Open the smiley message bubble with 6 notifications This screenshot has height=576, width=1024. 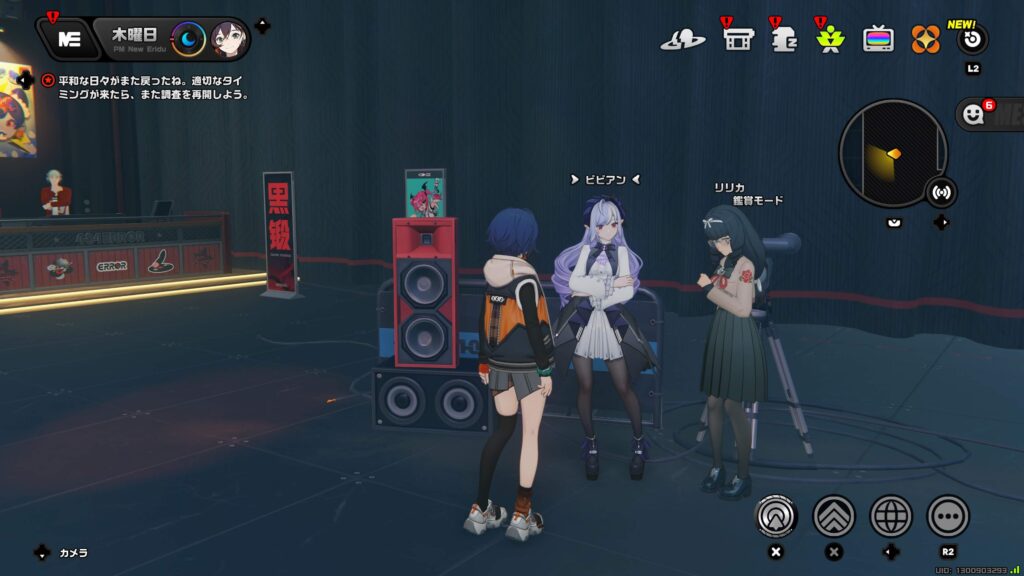point(975,115)
